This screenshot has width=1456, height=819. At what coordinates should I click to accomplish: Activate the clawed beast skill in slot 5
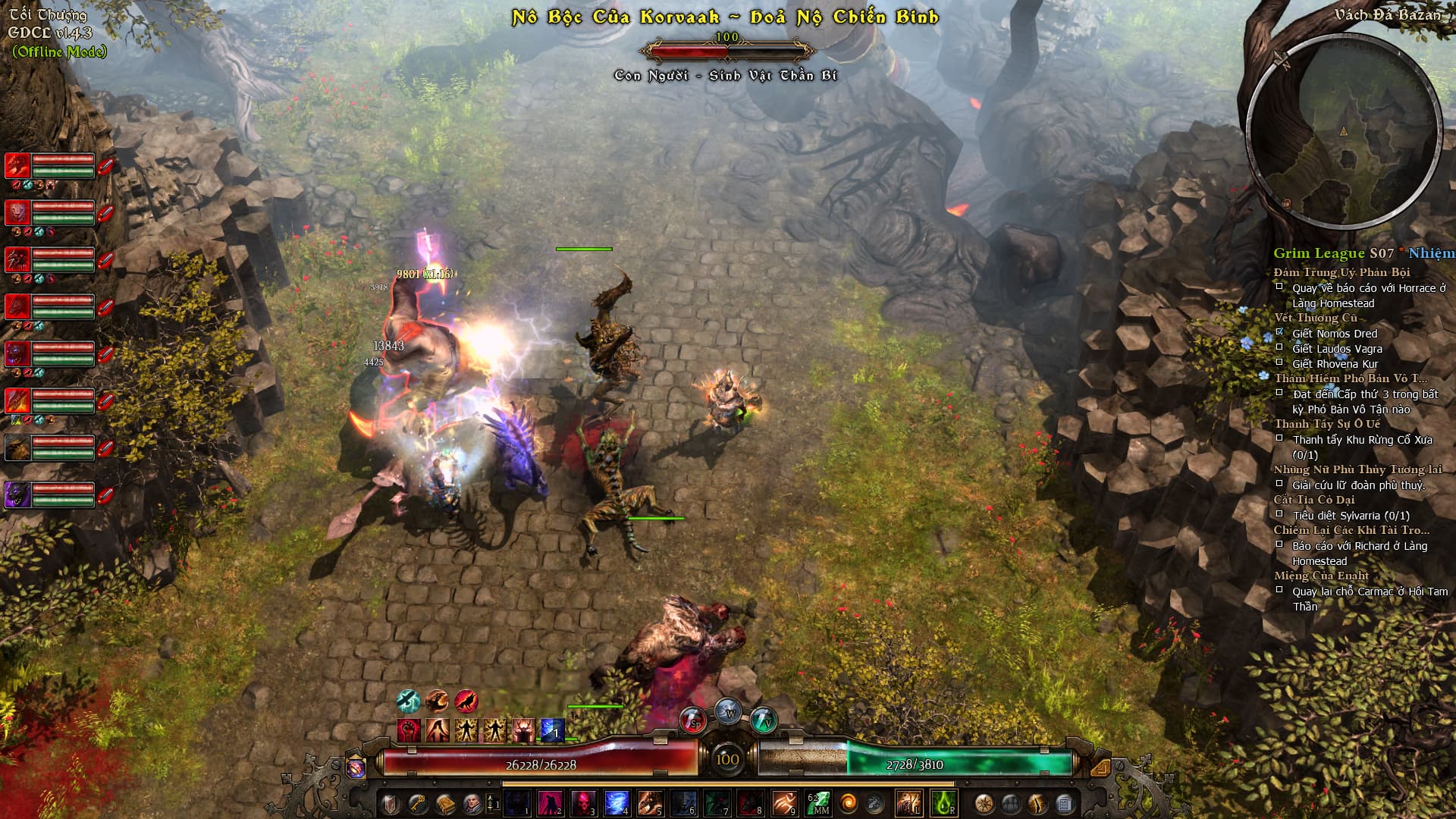coord(650,802)
